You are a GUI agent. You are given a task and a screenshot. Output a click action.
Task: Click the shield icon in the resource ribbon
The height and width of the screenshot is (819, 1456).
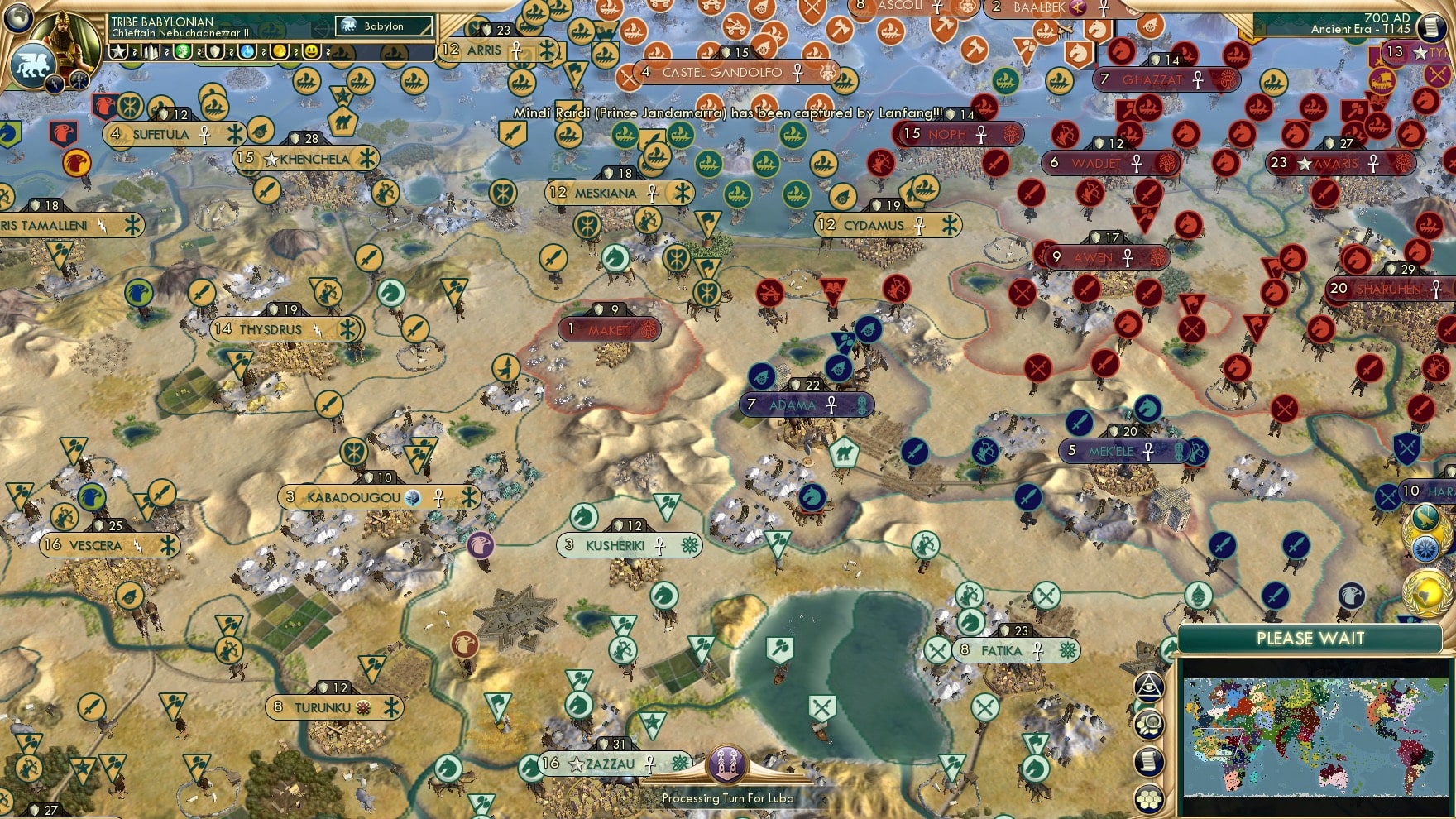[x=215, y=53]
